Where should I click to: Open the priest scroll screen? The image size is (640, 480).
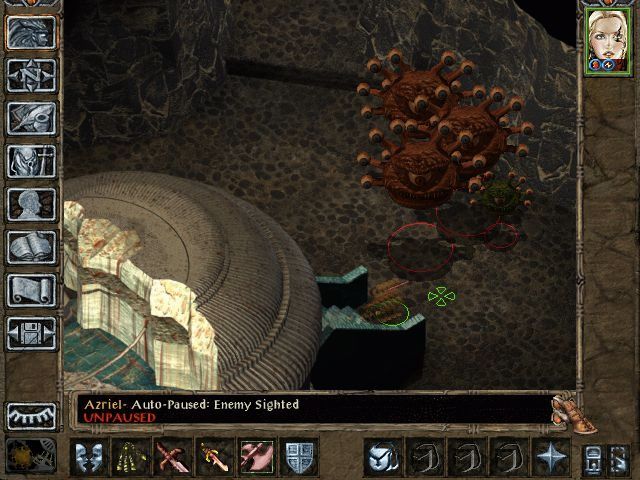click(32, 290)
